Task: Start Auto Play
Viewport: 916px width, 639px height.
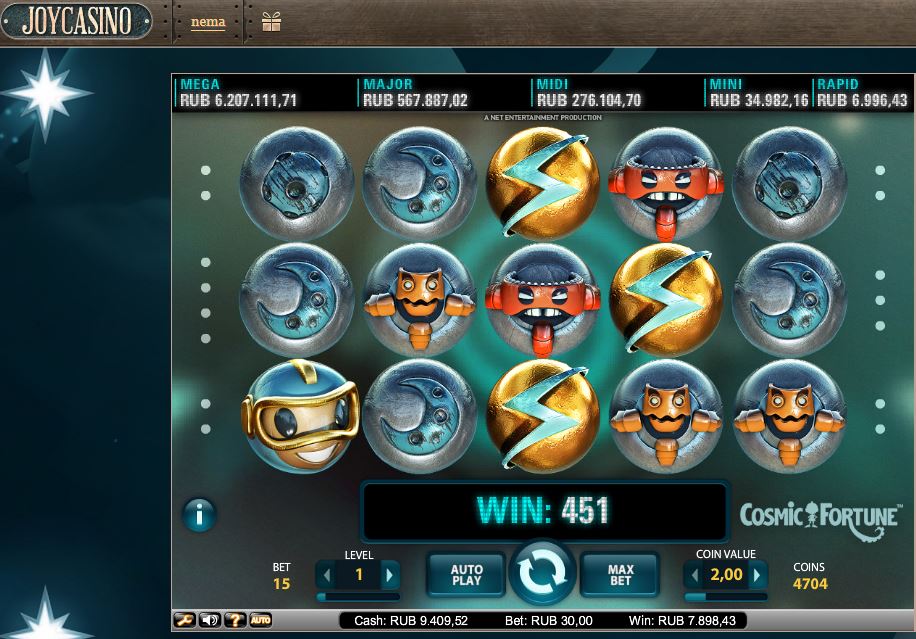Action: point(466,574)
